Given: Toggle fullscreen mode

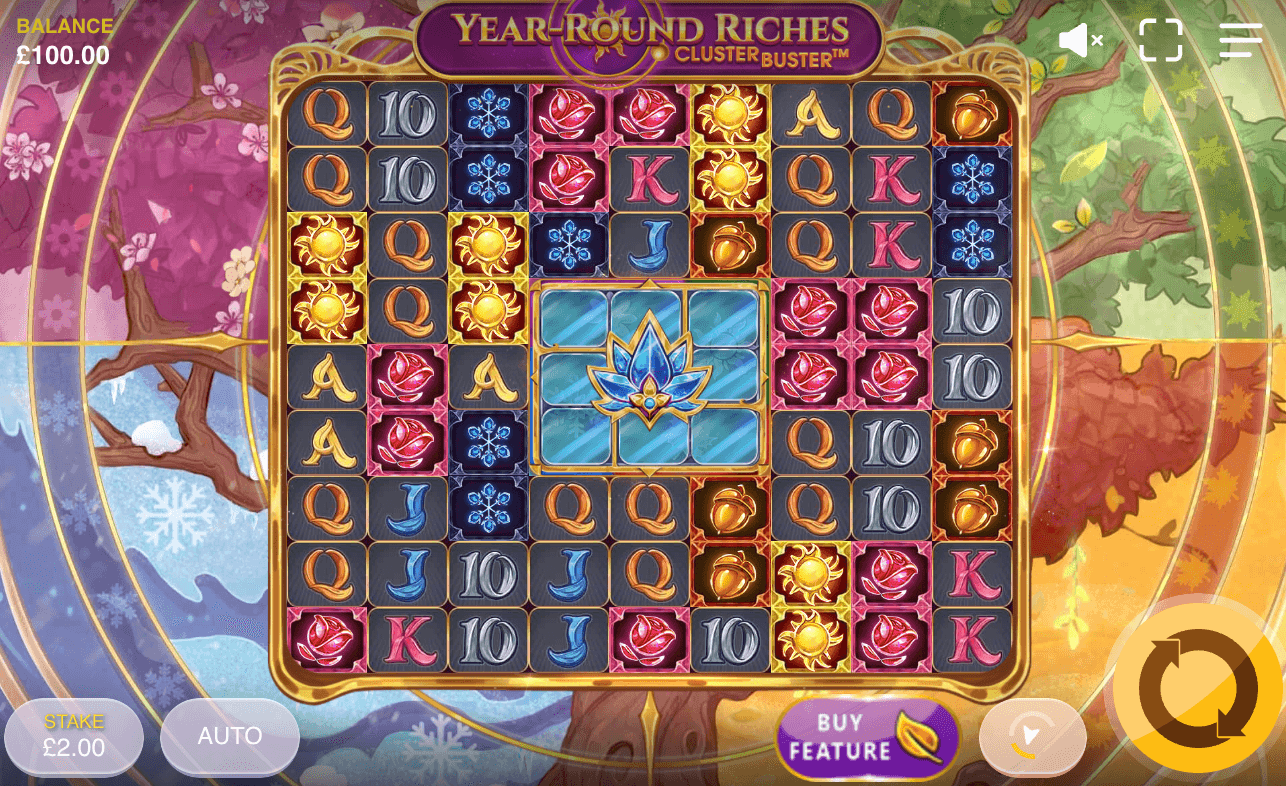Looking at the screenshot, I should [1159, 40].
